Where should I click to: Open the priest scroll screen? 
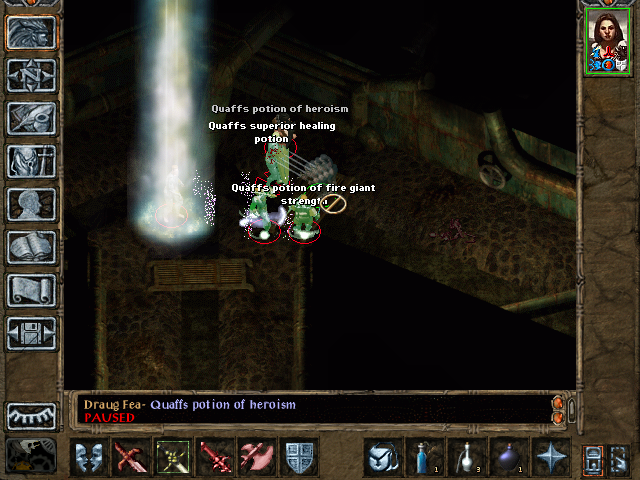point(31,290)
